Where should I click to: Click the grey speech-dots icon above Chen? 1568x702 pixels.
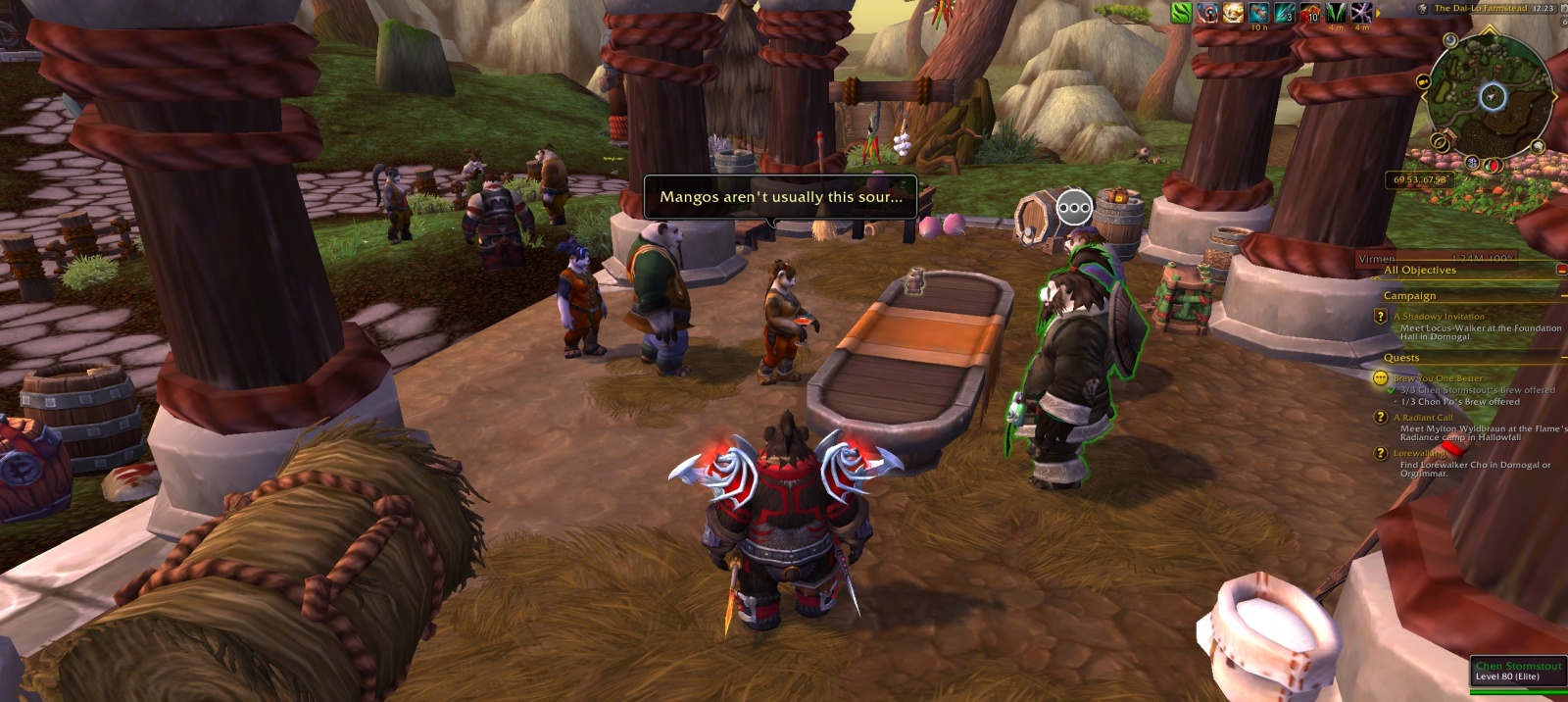coord(1074,207)
